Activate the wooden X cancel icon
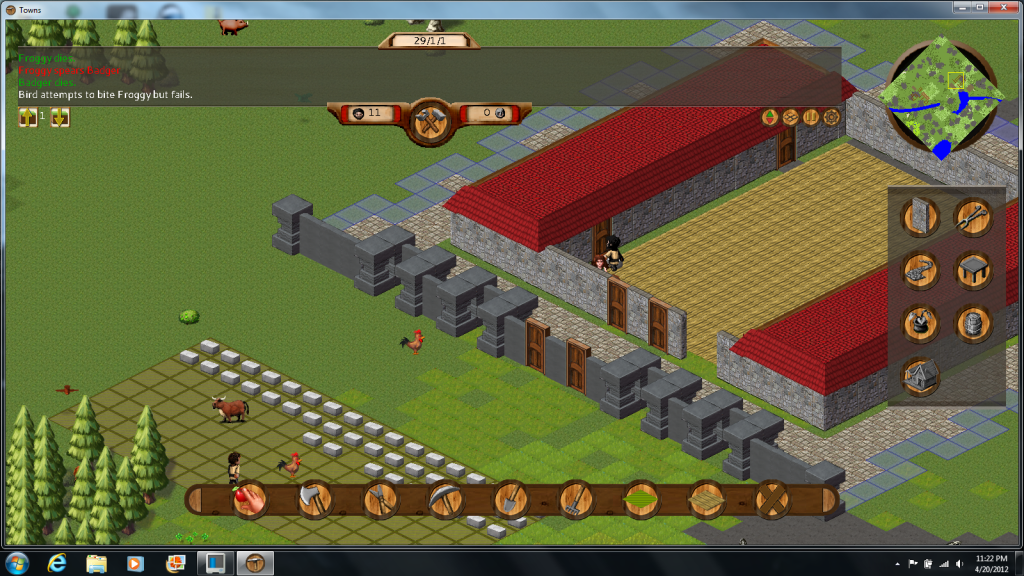 pyautogui.click(x=772, y=500)
